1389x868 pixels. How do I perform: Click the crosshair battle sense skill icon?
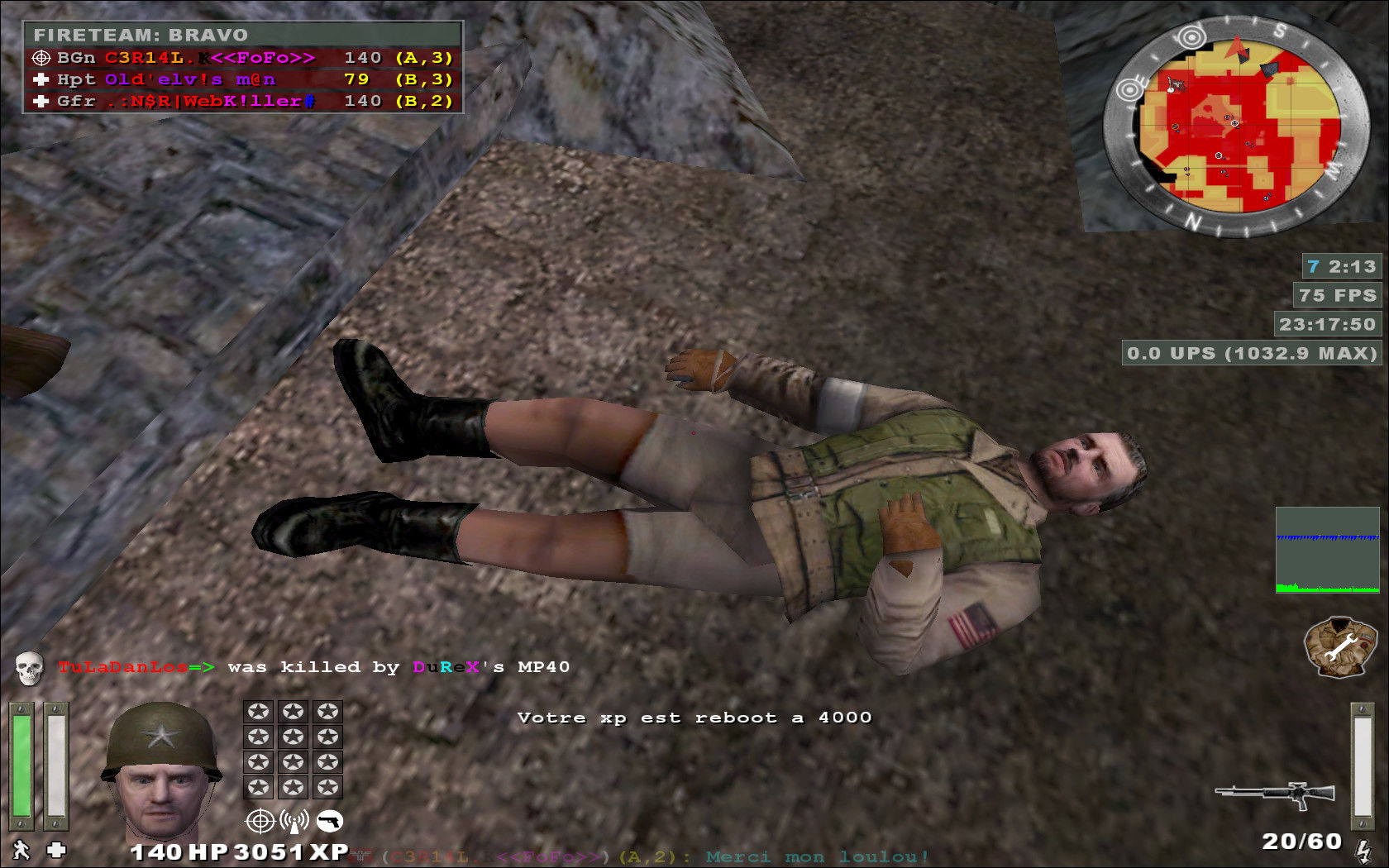point(260,823)
